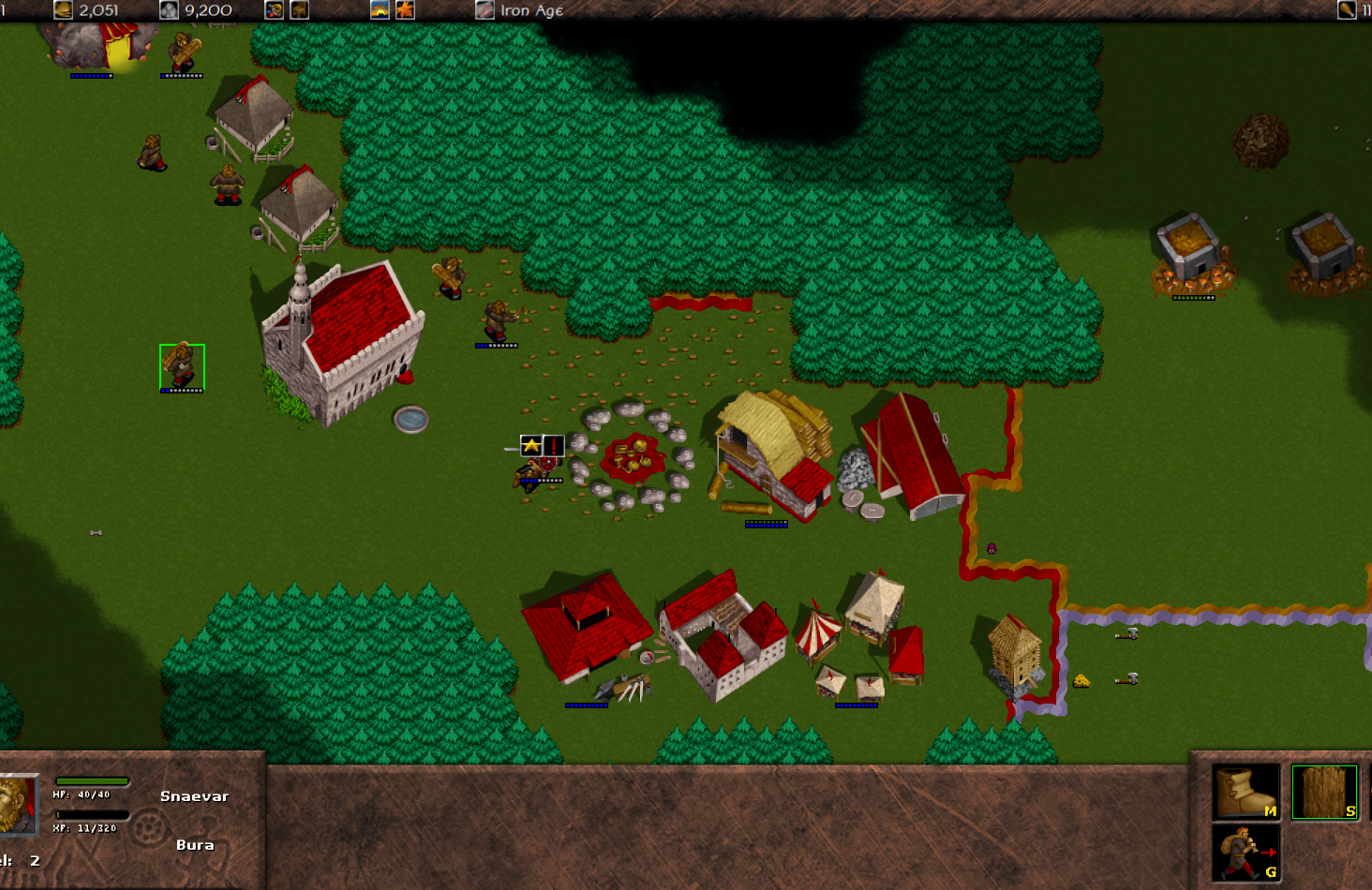Select the worker unit highlighted in green
Image resolution: width=1372 pixels, height=890 pixels.
coord(181,365)
